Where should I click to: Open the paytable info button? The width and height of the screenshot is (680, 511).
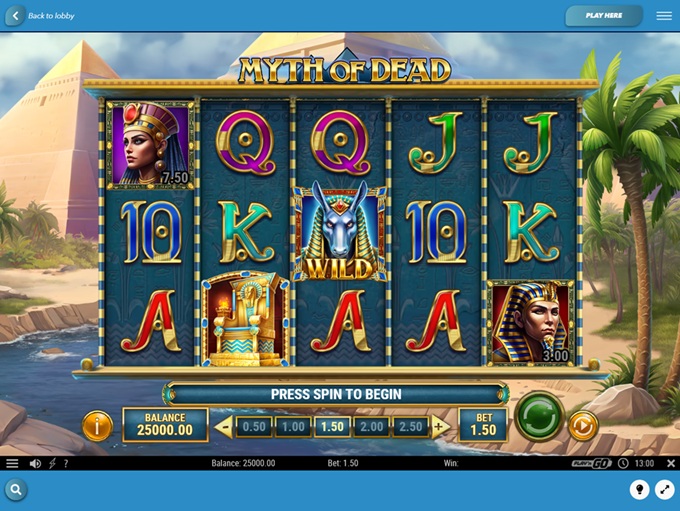click(x=97, y=427)
